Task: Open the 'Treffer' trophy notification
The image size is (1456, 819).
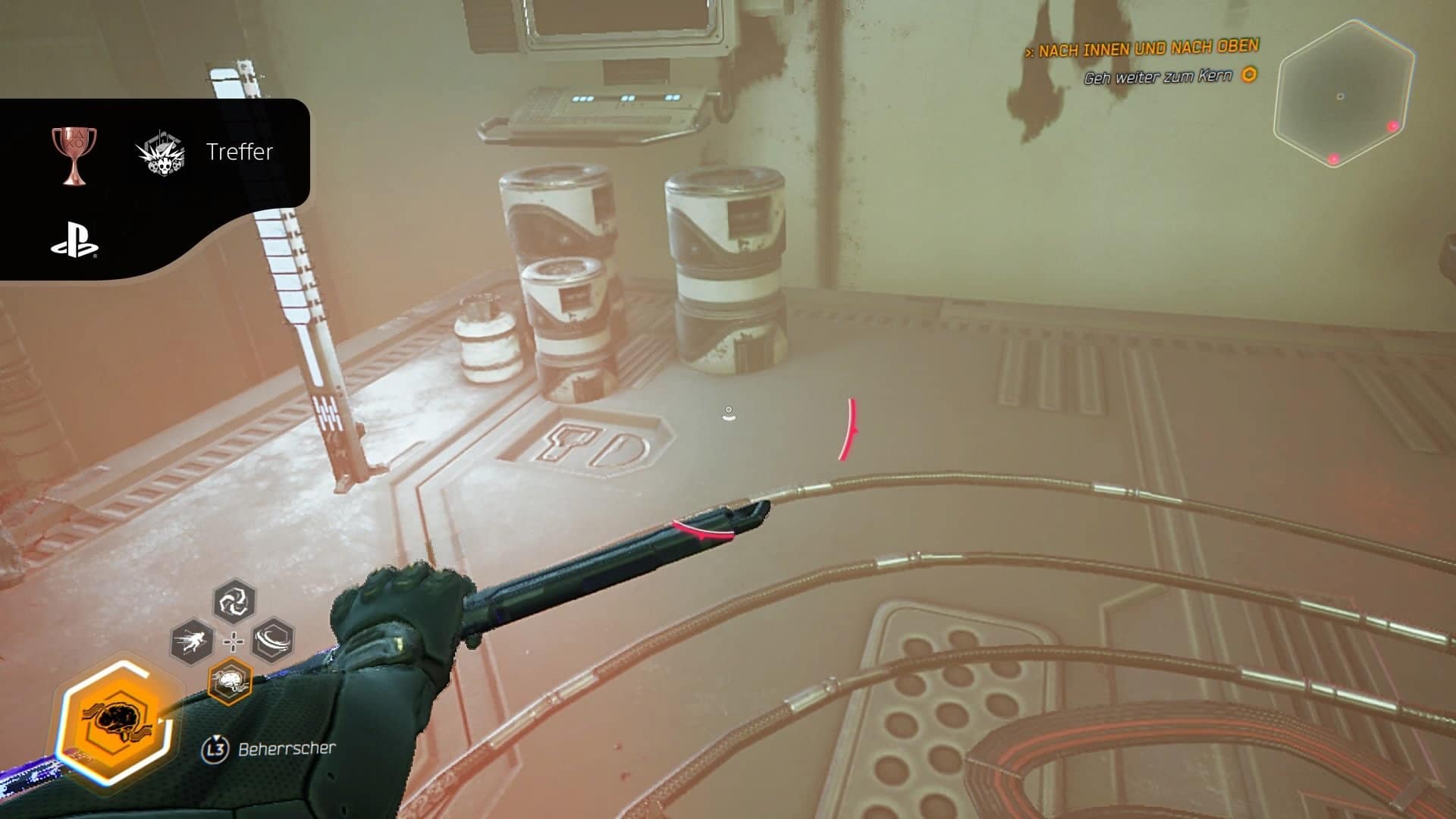Action: pos(240,152)
